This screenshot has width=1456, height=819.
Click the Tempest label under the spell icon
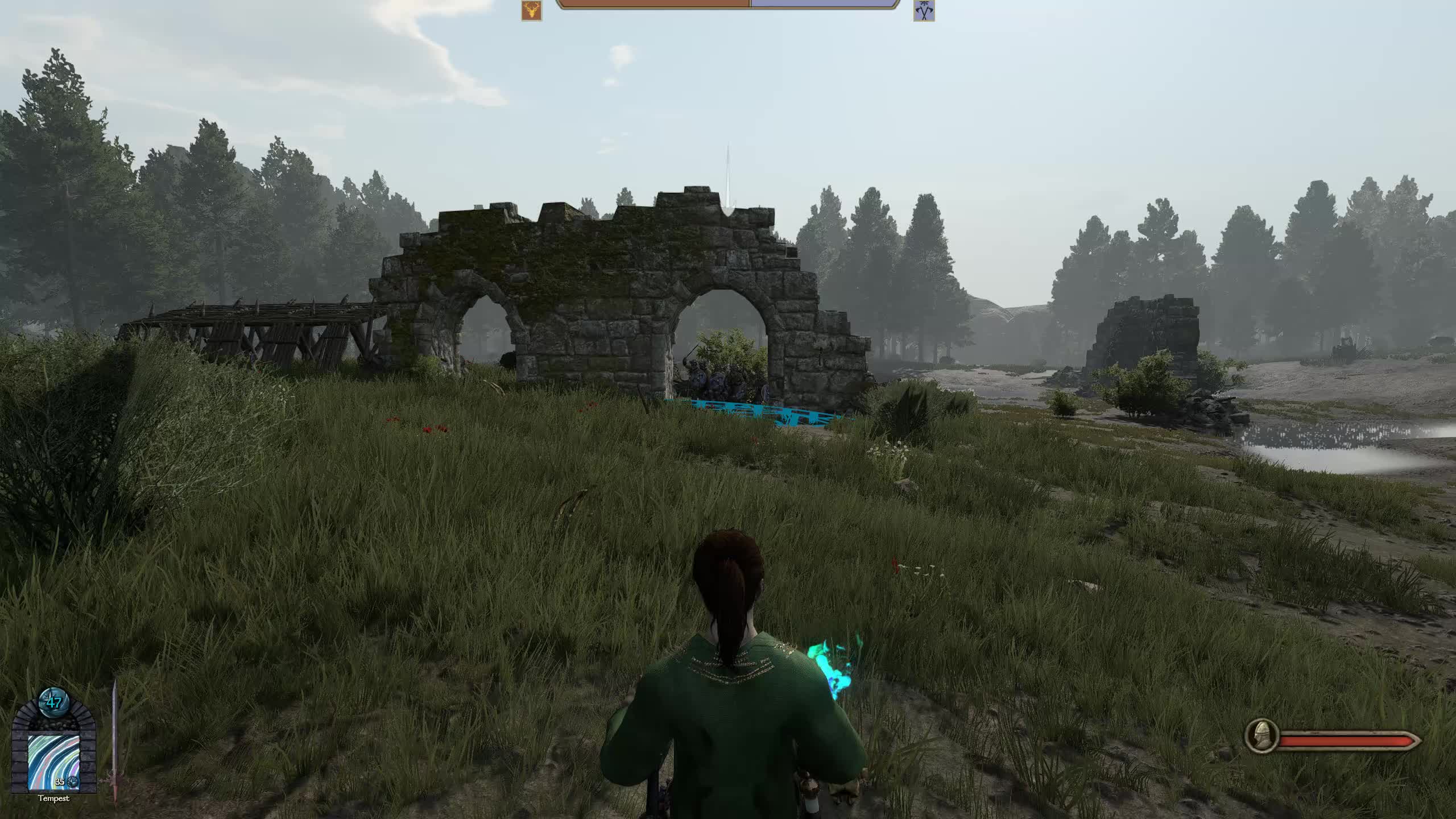[x=54, y=798]
